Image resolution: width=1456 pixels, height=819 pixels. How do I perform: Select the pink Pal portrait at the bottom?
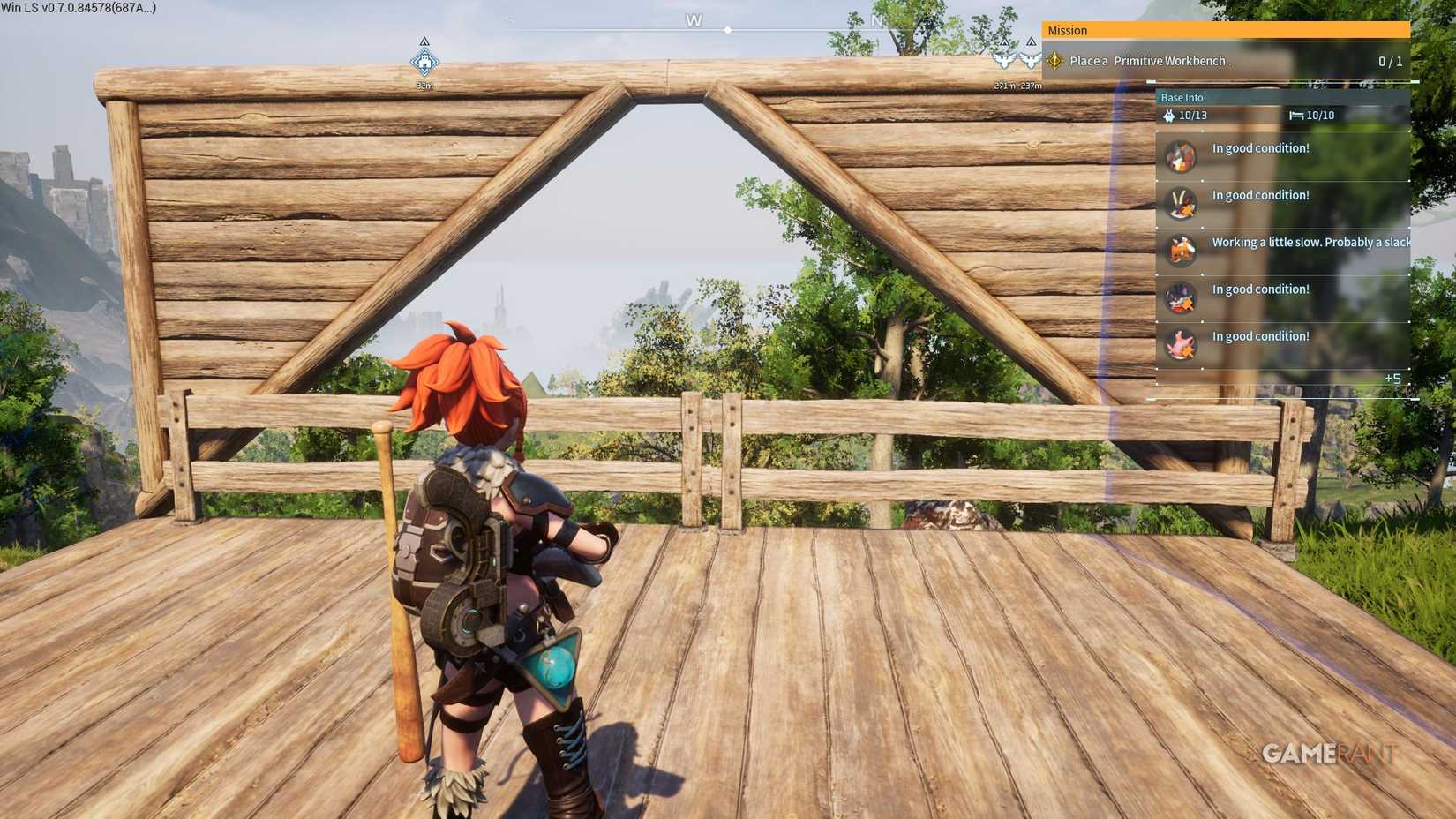[1181, 346]
